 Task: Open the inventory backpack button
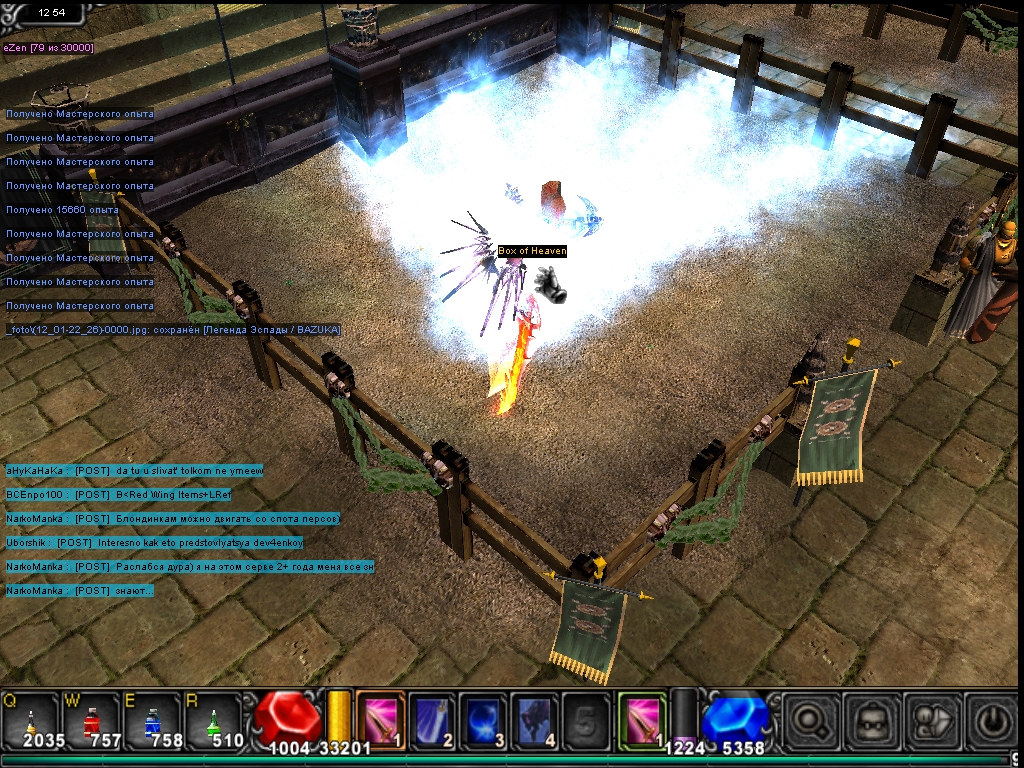pyautogui.click(x=869, y=721)
